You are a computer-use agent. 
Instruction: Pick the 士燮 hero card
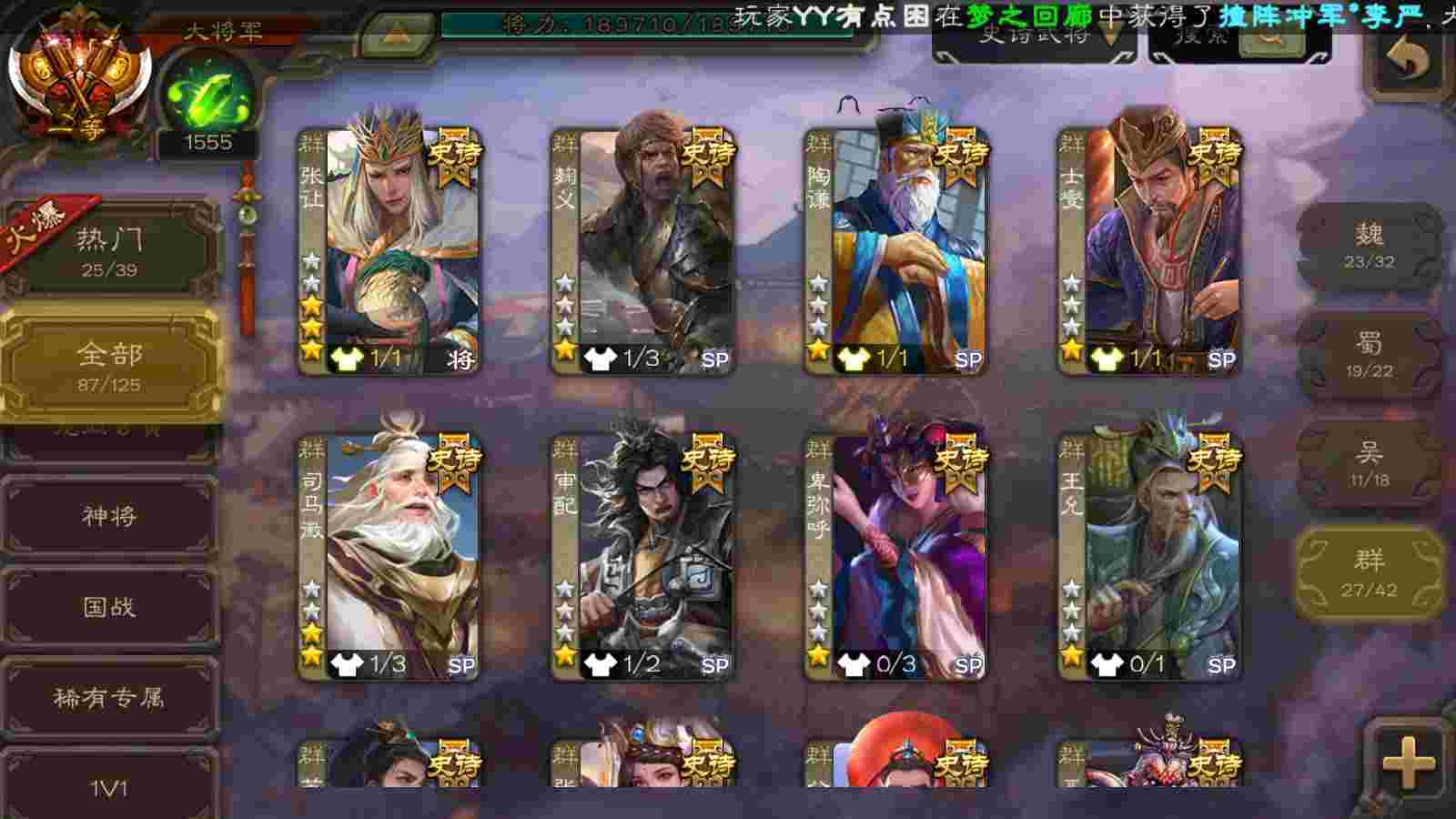pos(1148,250)
